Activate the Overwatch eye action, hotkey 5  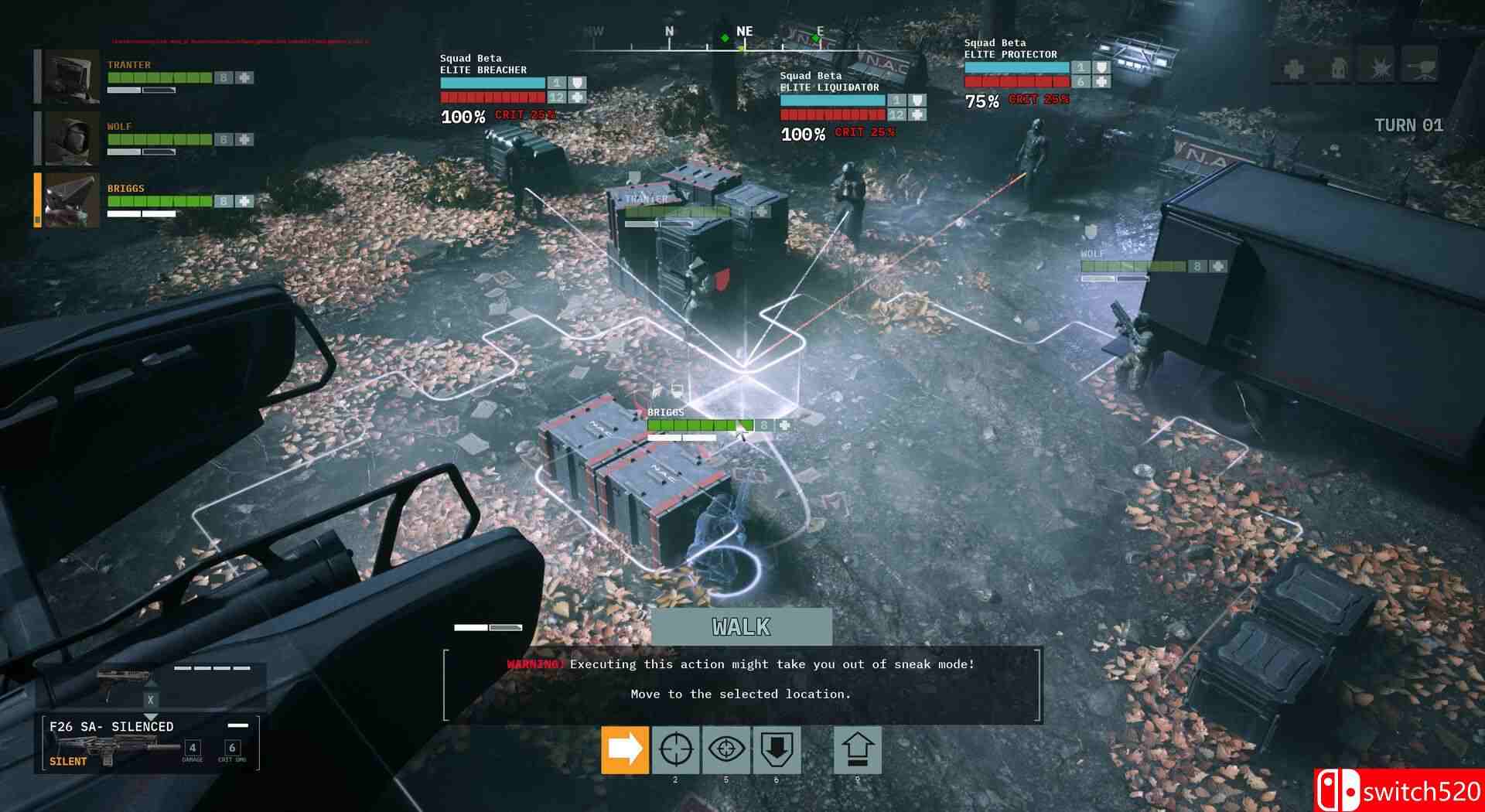725,749
